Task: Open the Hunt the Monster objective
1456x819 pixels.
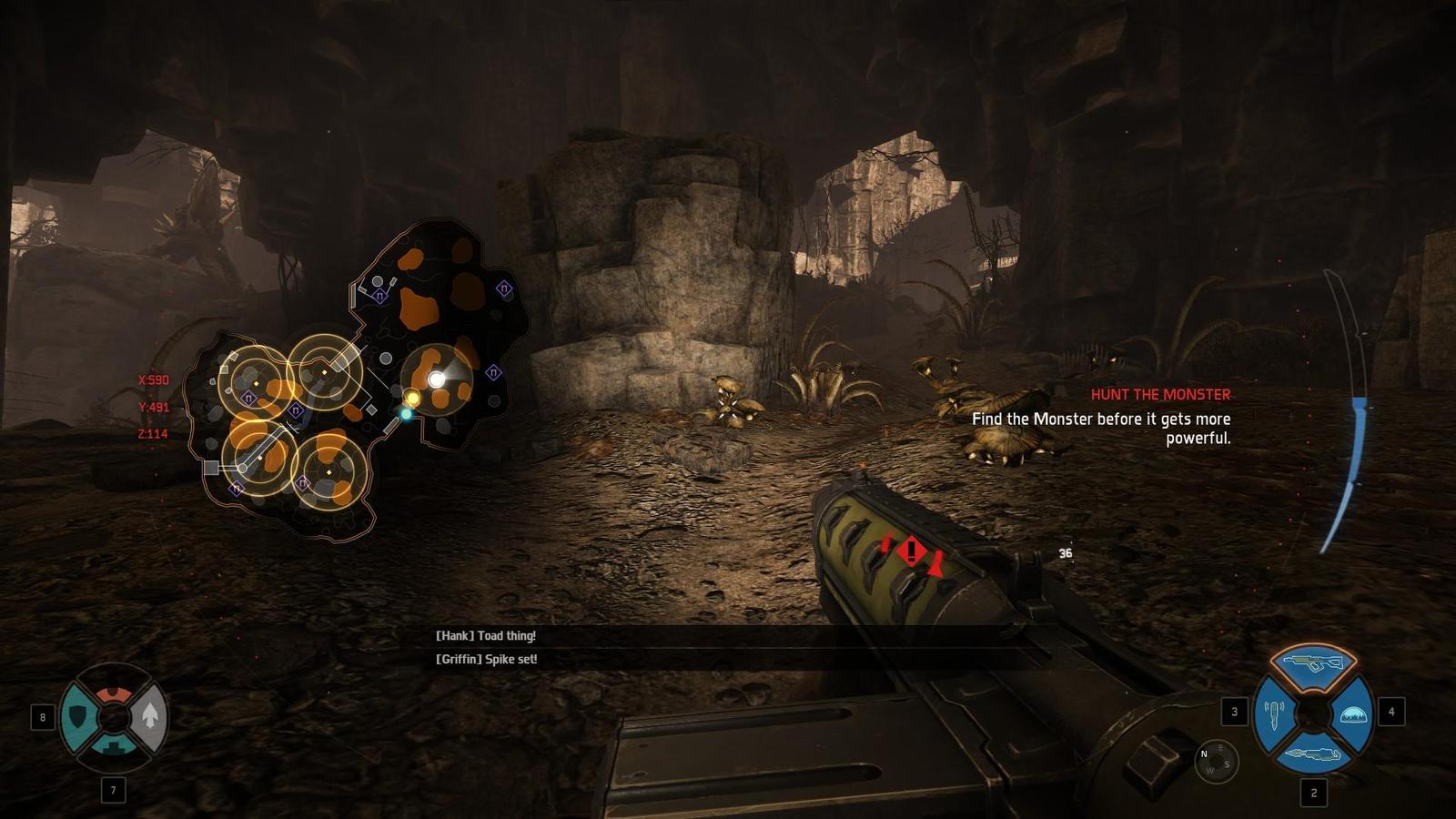Action: 1160,395
